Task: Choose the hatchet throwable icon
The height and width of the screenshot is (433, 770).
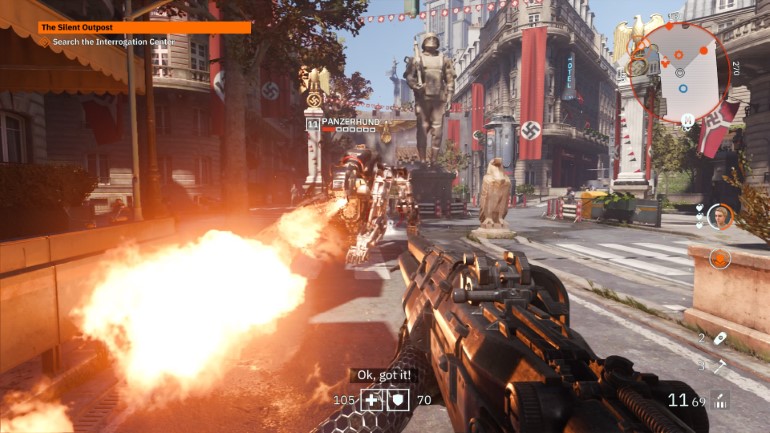Action: pyautogui.click(x=720, y=366)
